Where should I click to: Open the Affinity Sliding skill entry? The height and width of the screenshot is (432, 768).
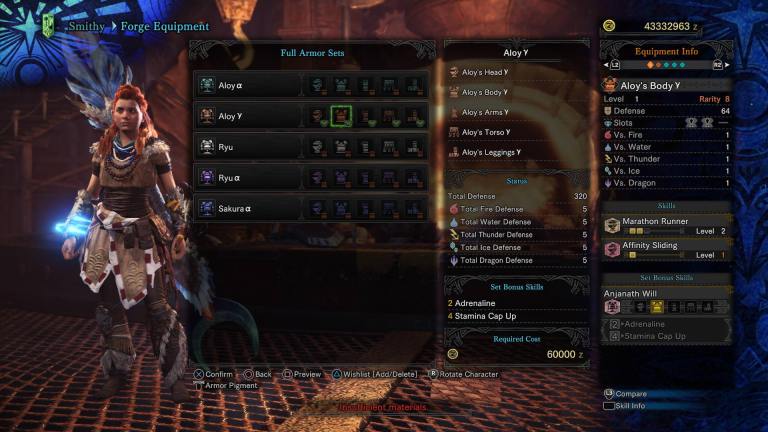pos(667,249)
